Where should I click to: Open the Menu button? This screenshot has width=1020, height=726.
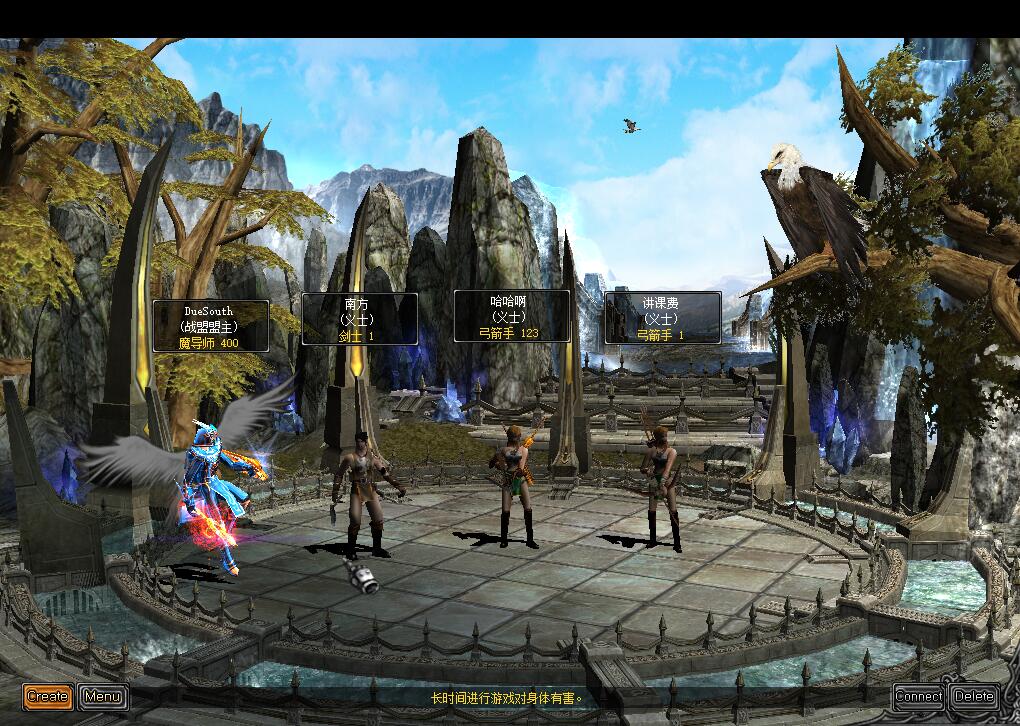(103, 696)
